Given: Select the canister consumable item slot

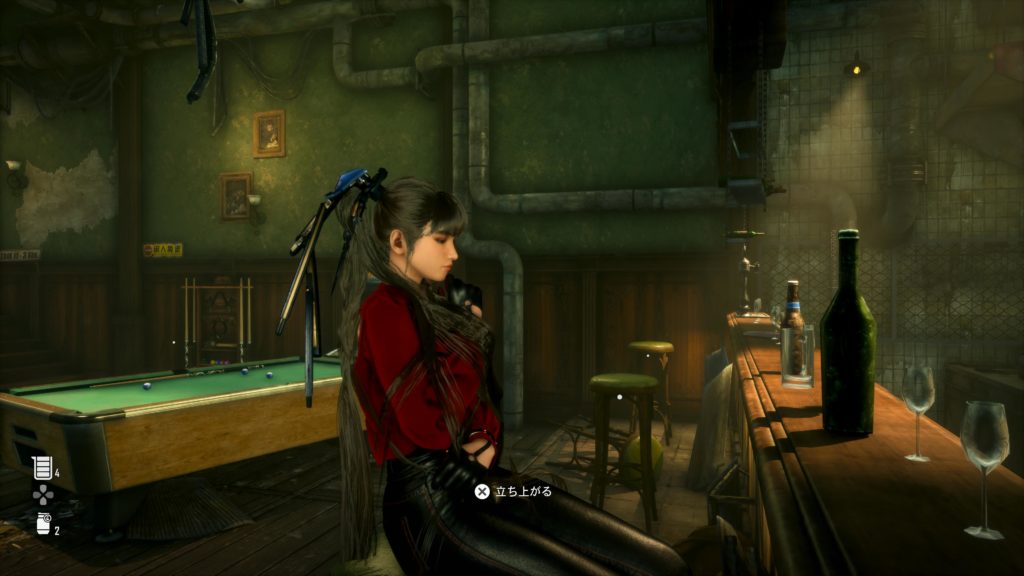Looking at the screenshot, I should coord(43,524).
